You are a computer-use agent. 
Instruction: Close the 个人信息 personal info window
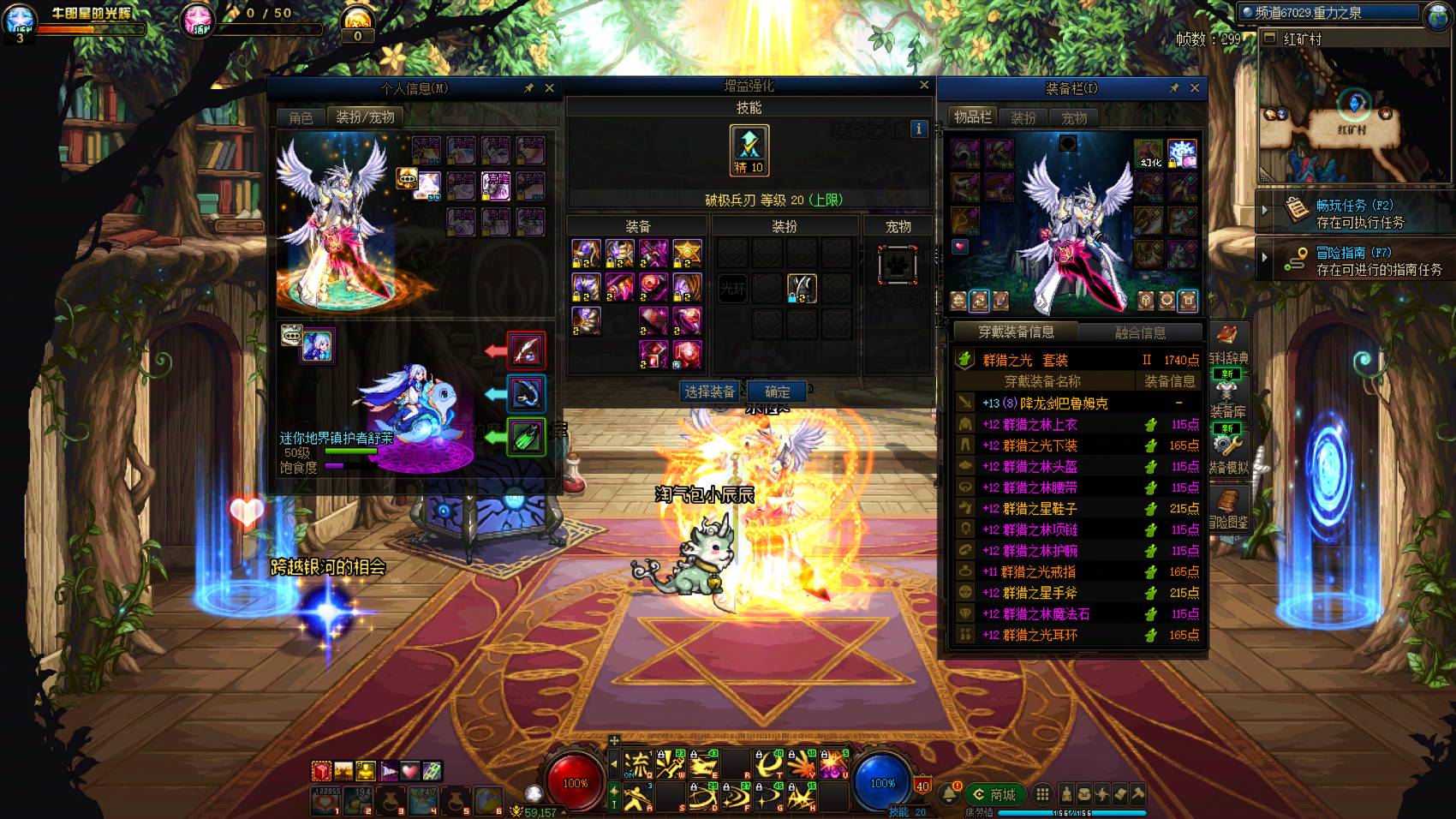(x=550, y=88)
